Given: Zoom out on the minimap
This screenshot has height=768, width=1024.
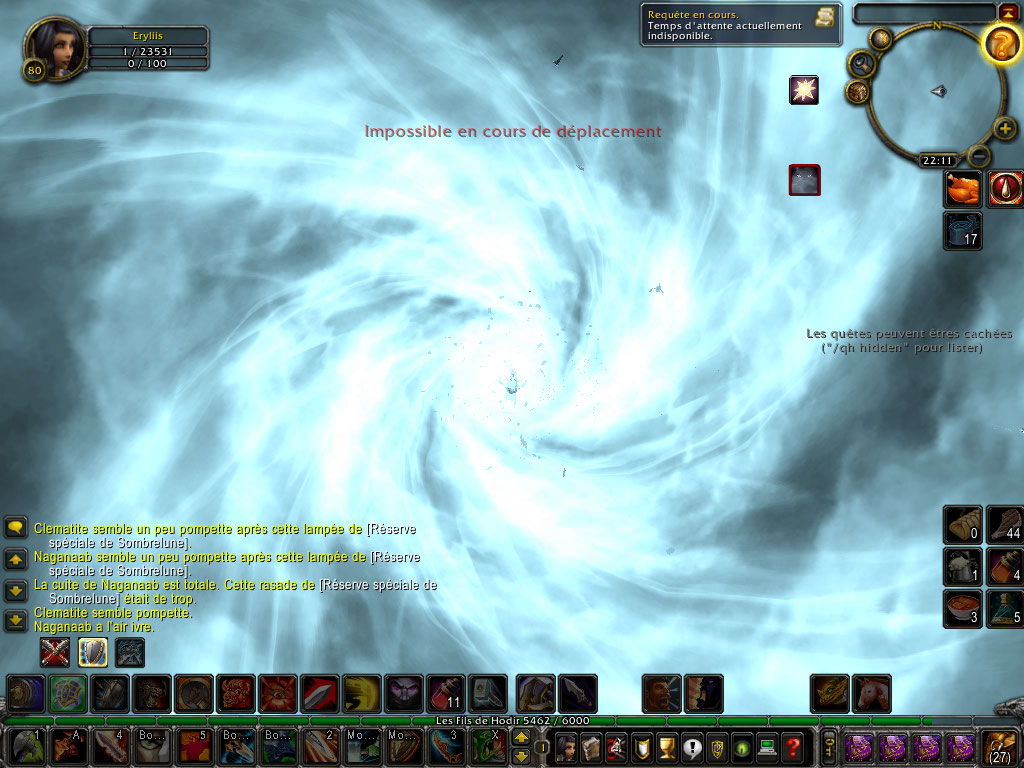Looking at the screenshot, I should (980, 156).
